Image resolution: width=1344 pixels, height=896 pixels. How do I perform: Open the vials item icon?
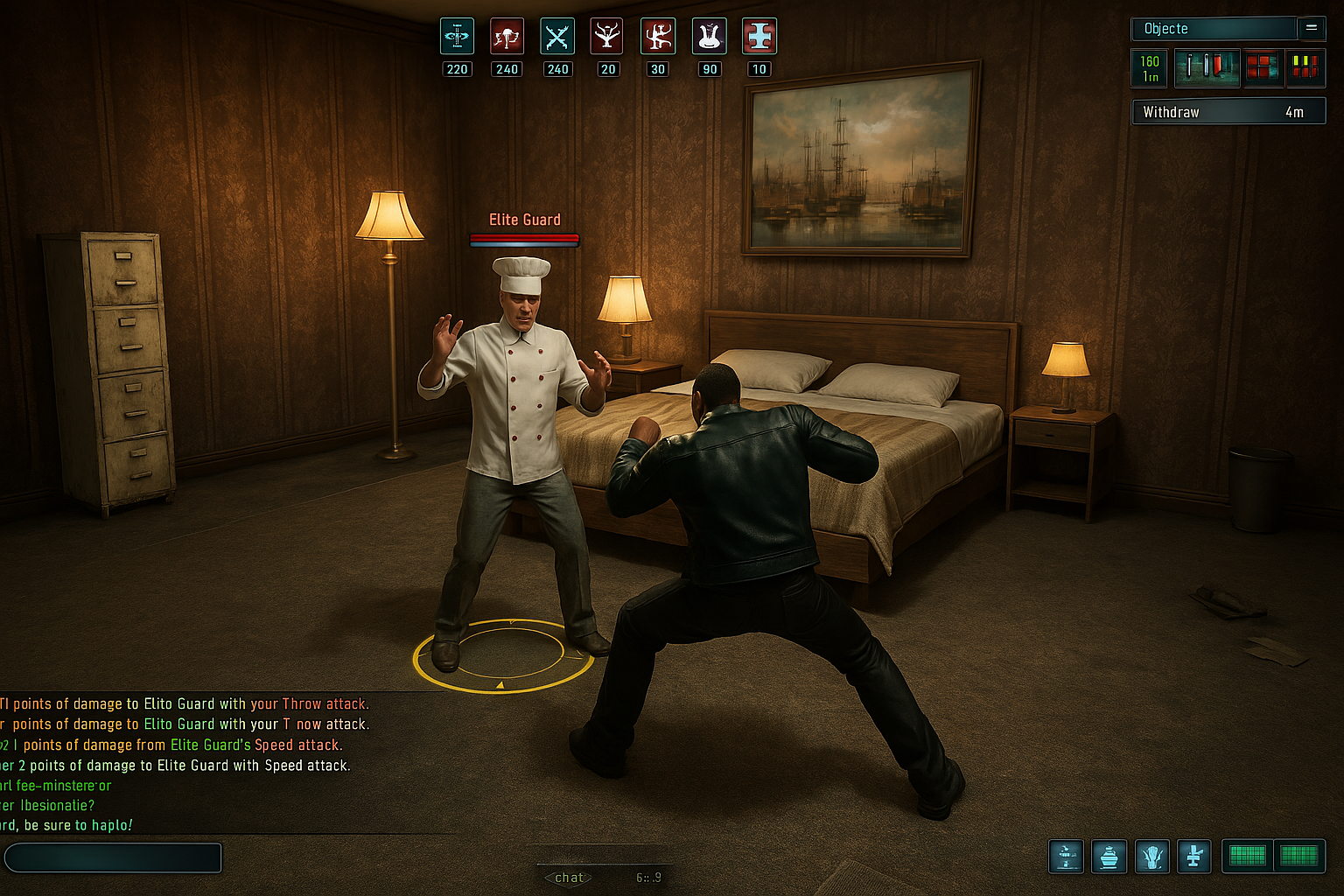(1206, 67)
